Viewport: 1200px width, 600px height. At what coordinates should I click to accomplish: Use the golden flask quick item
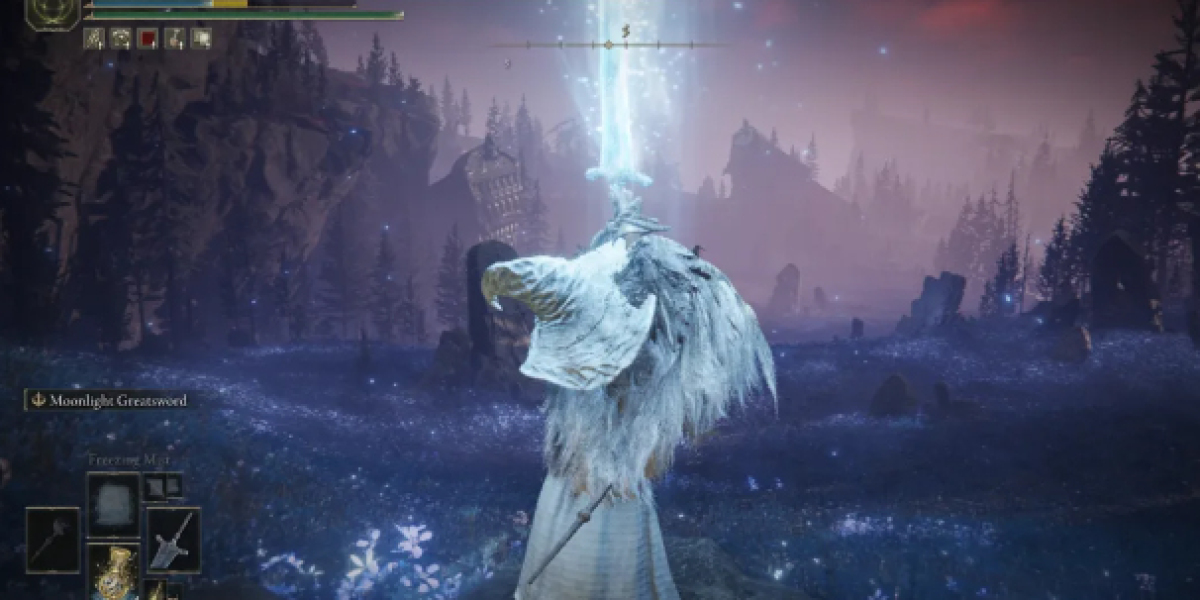[x=113, y=572]
